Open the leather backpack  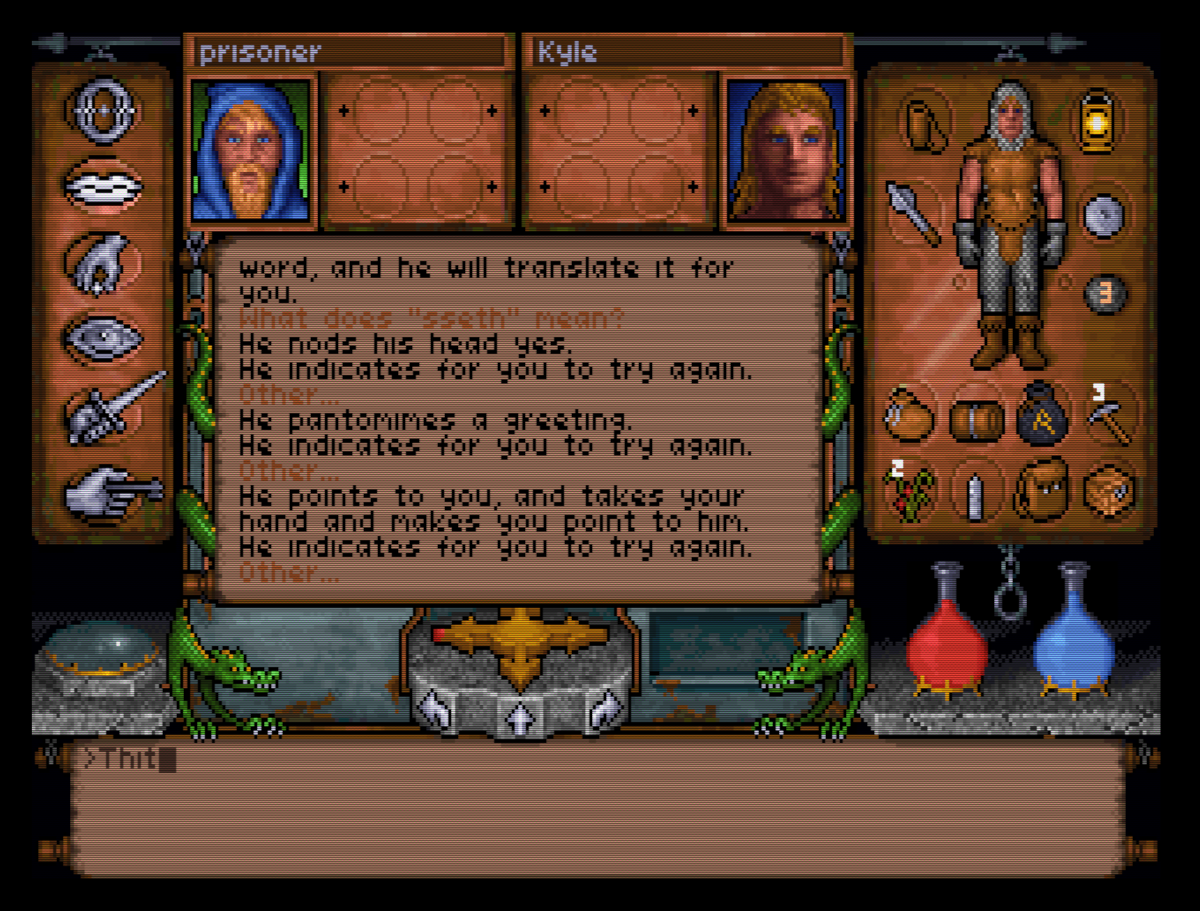[x=1040, y=492]
